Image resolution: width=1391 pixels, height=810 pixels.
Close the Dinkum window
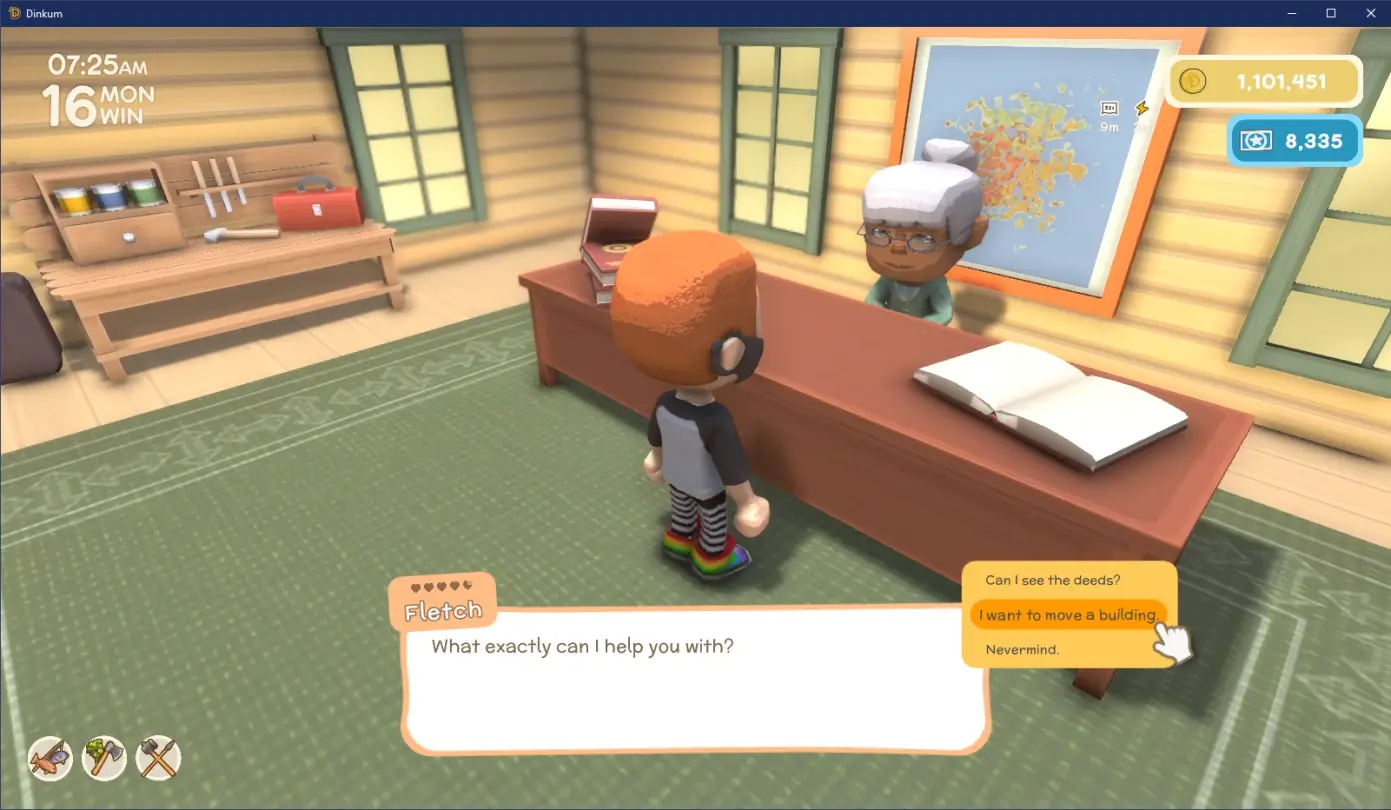tap(1367, 13)
